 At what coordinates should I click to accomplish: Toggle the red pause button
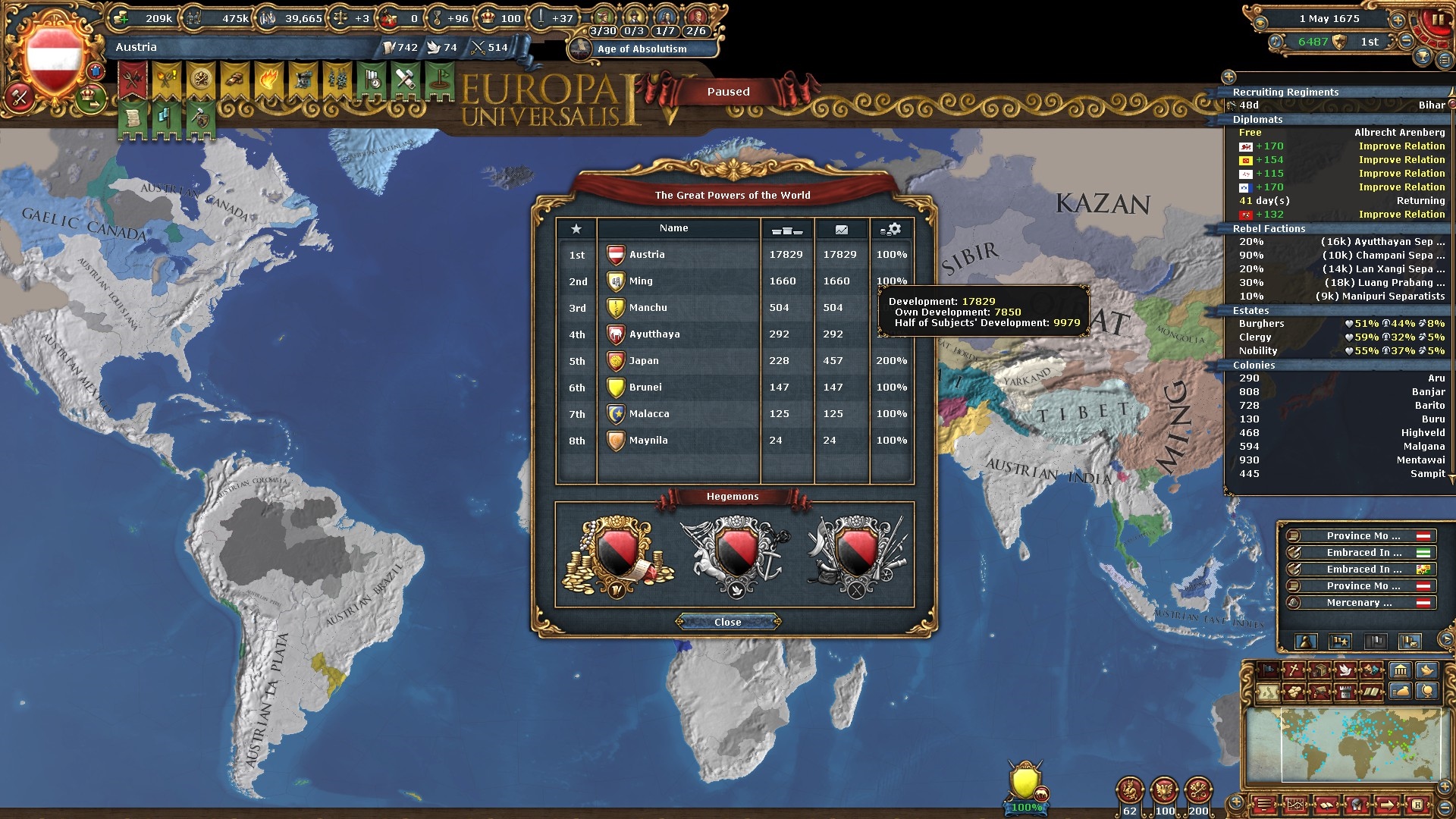[1436, 20]
